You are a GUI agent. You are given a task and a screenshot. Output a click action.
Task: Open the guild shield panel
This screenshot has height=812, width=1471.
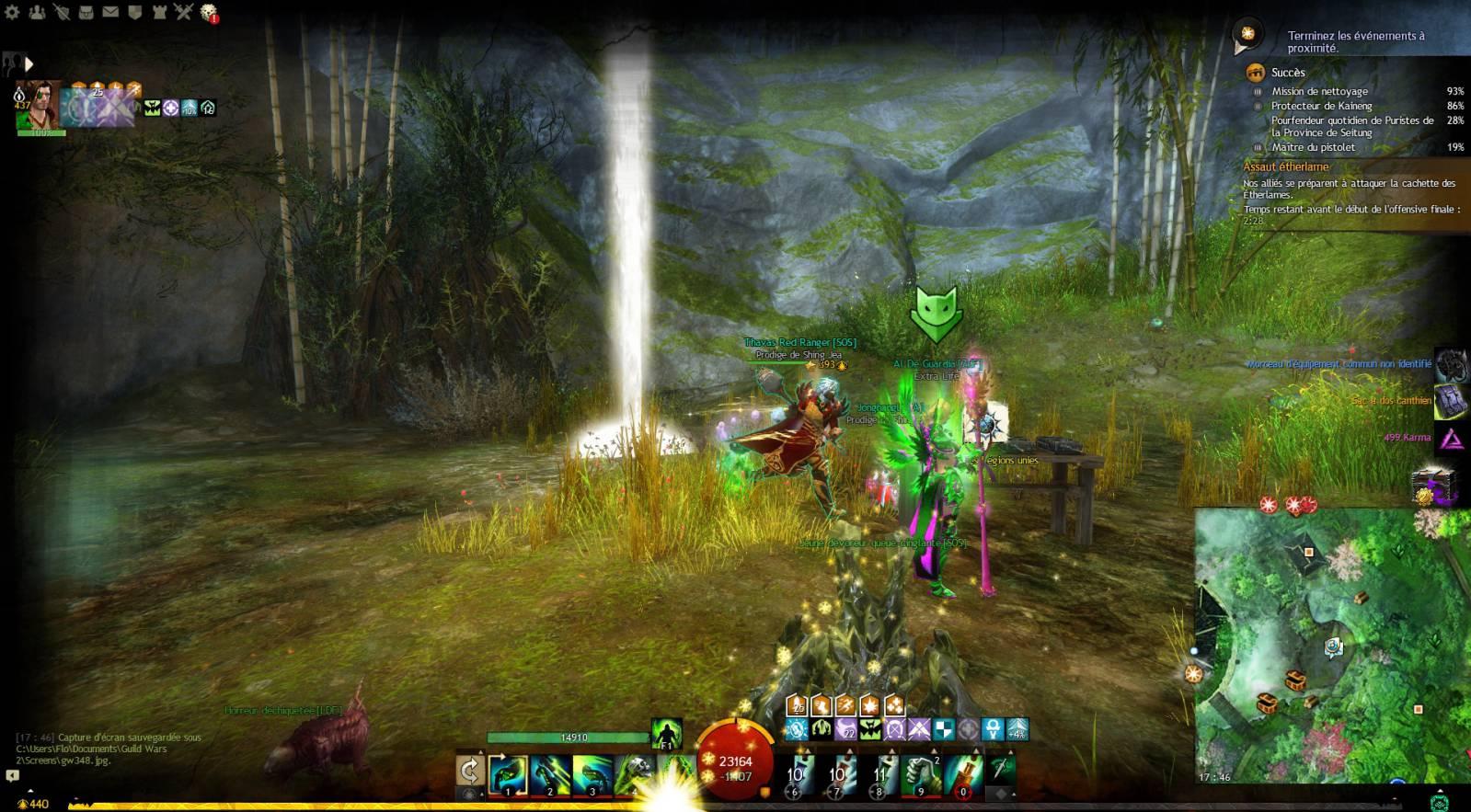[134, 12]
